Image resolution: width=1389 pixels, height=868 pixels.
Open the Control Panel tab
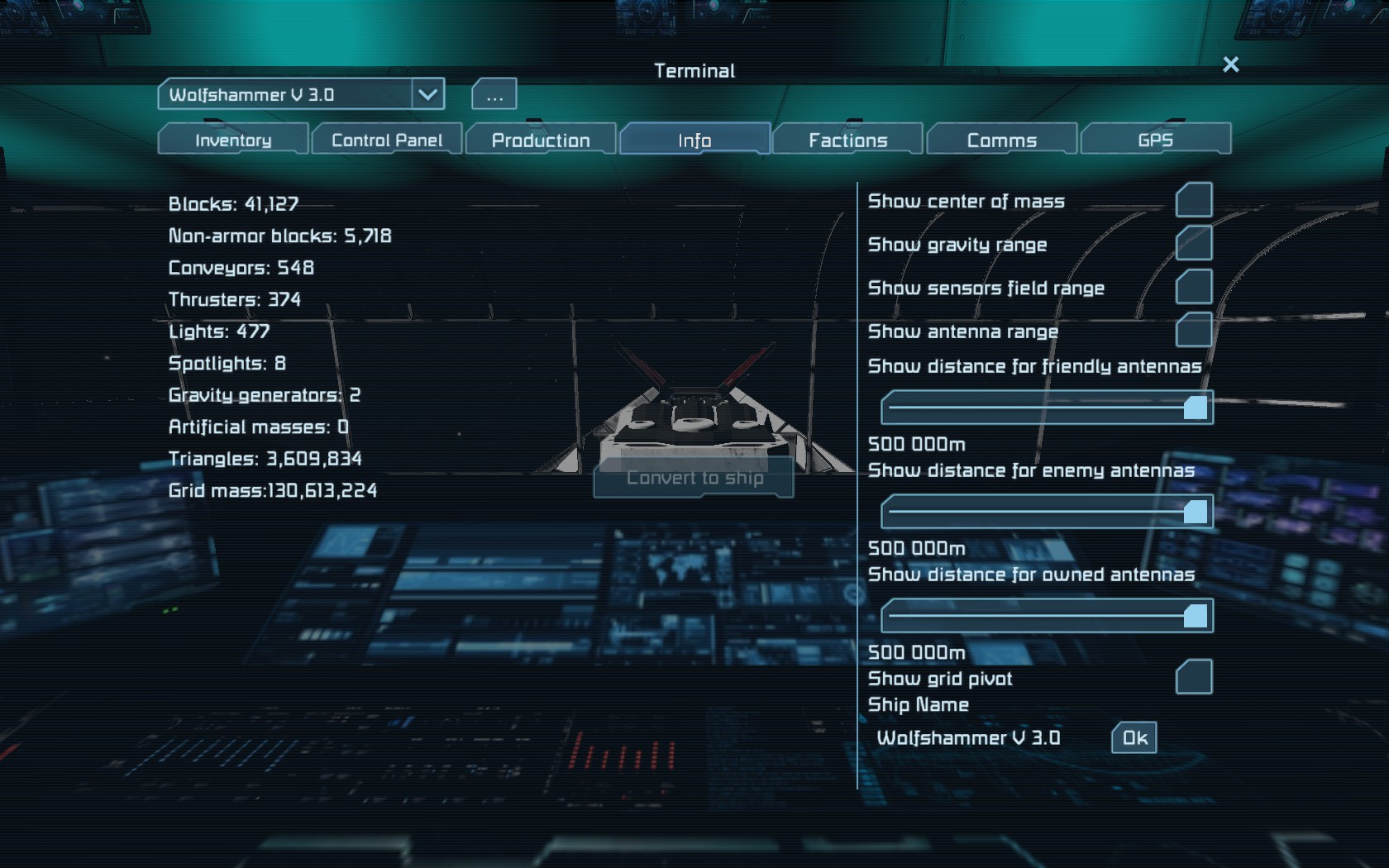pos(387,140)
